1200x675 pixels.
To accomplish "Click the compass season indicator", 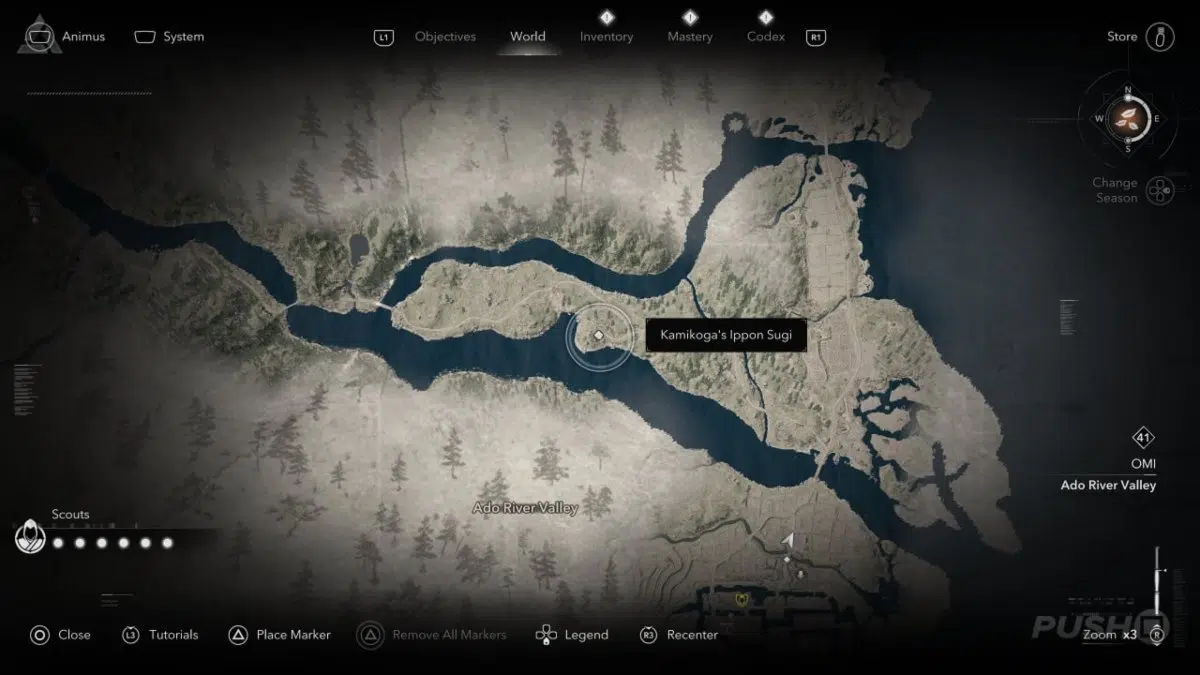I will (x=1128, y=118).
